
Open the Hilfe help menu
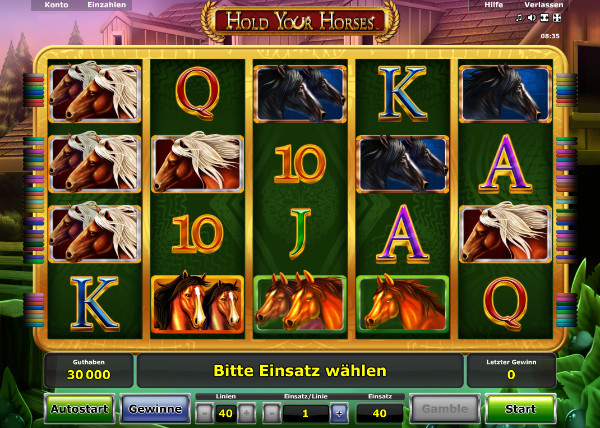tap(492, 5)
